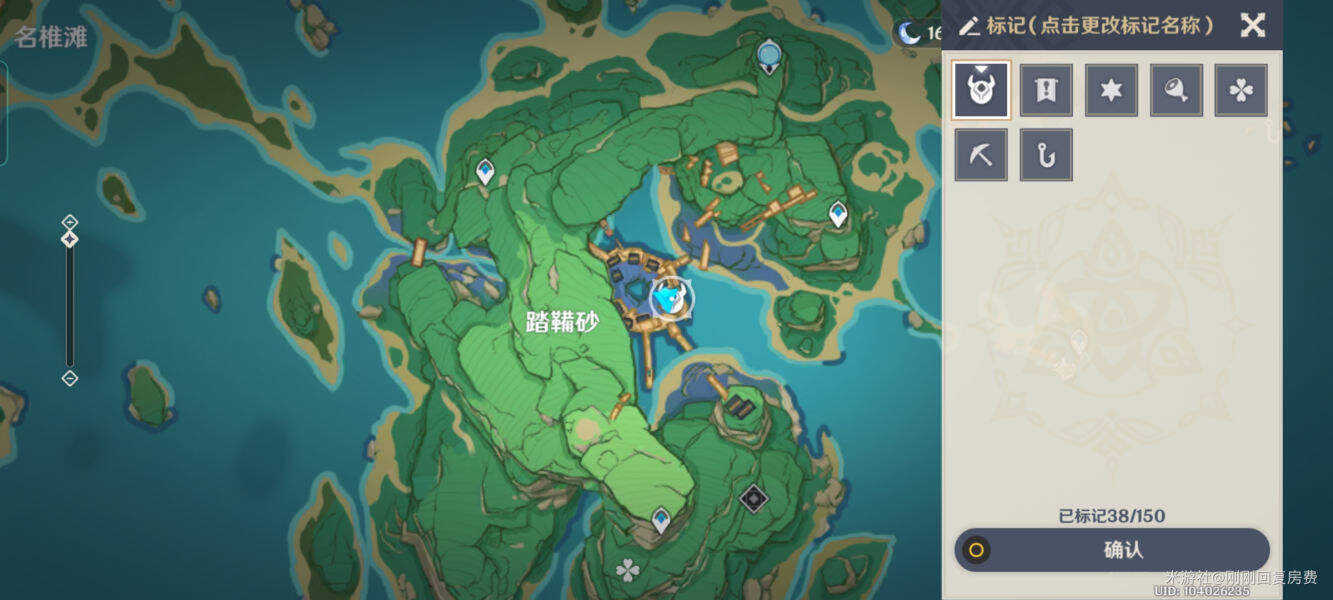
Task: Select the pickaxe marker icon
Action: click(x=981, y=155)
